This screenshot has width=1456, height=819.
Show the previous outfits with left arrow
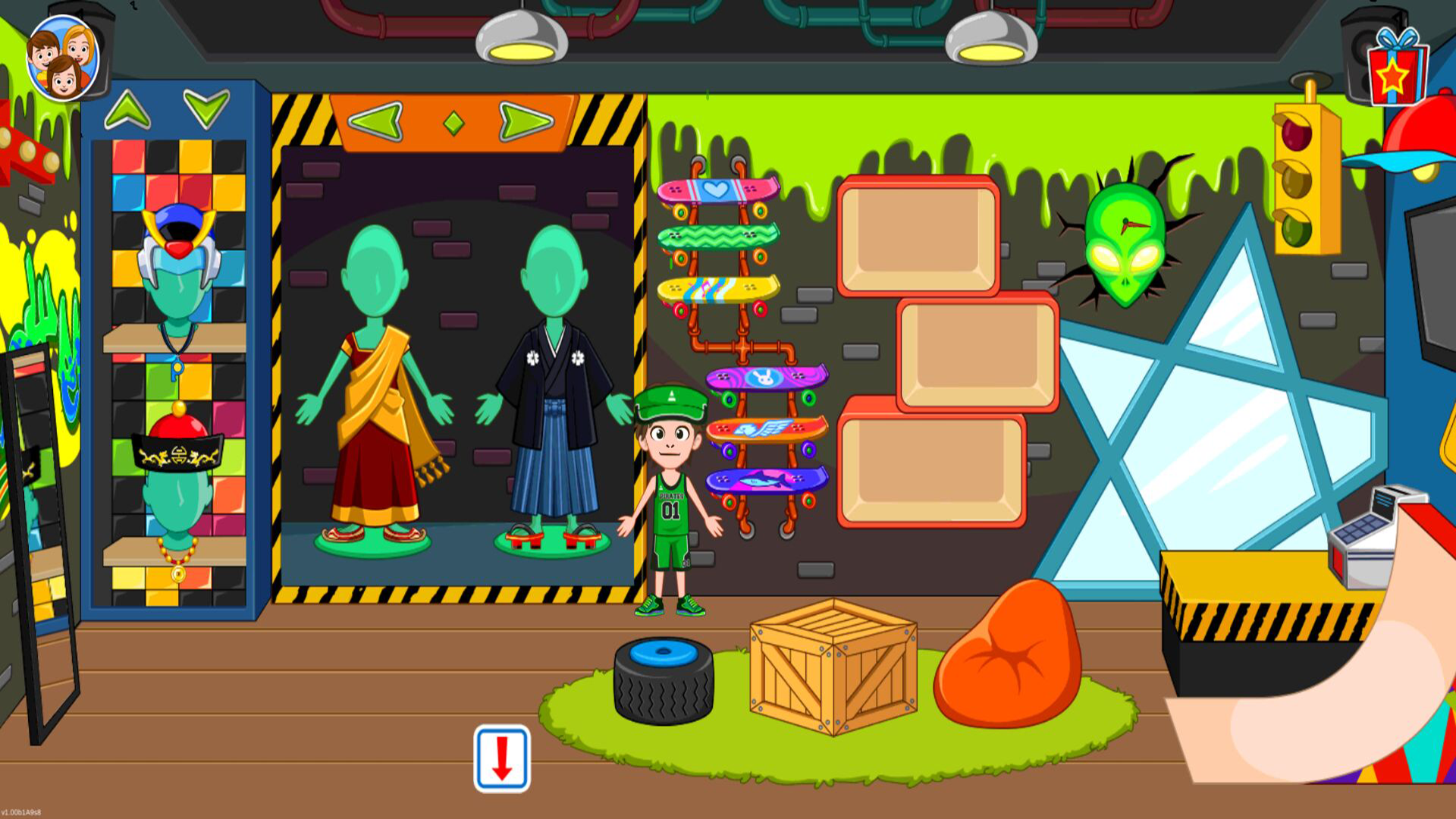pyautogui.click(x=376, y=121)
